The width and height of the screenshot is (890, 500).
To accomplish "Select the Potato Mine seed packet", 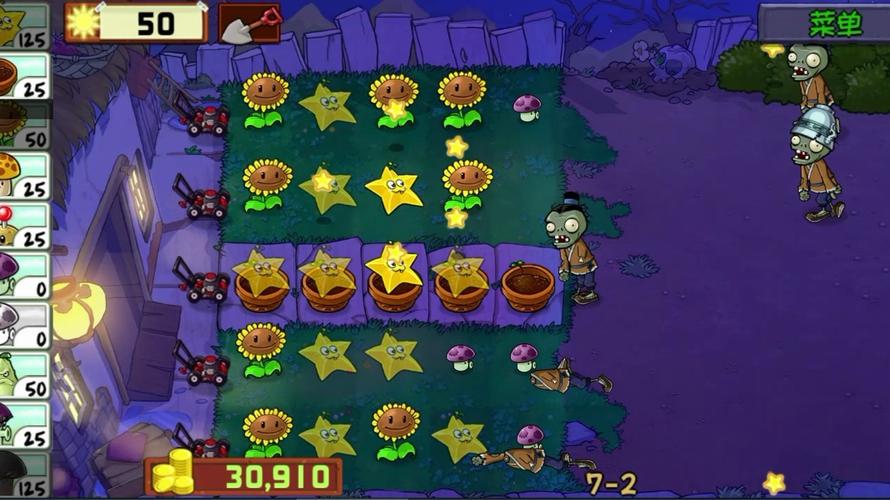I will coord(24,226).
